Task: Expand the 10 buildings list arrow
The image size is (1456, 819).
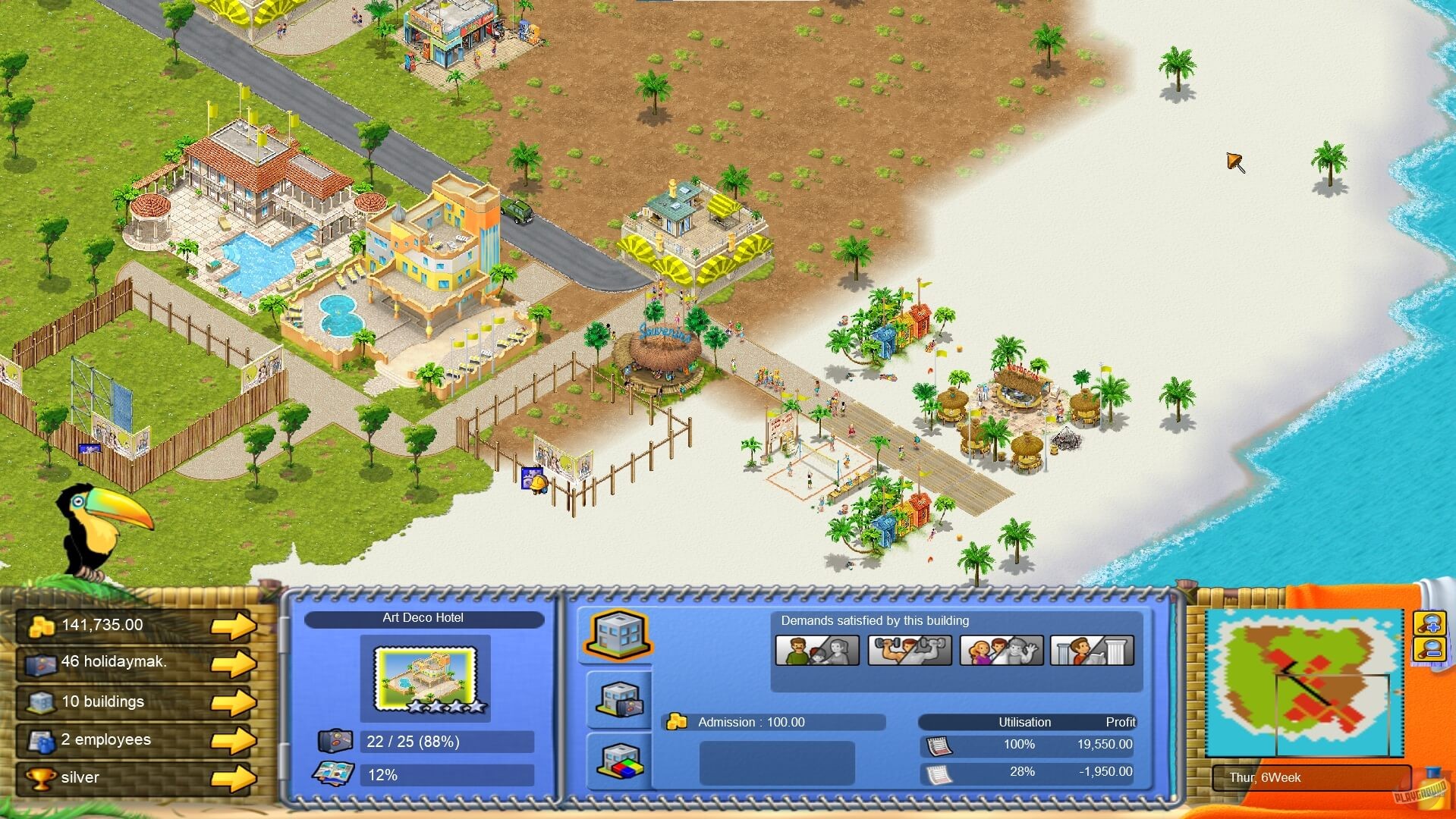Action: (235, 701)
